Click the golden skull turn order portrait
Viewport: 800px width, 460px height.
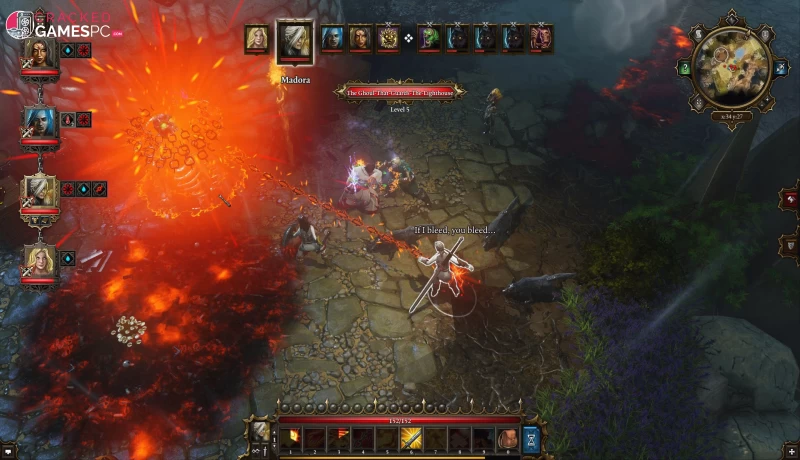pyautogui.click(x=388, y=39)
